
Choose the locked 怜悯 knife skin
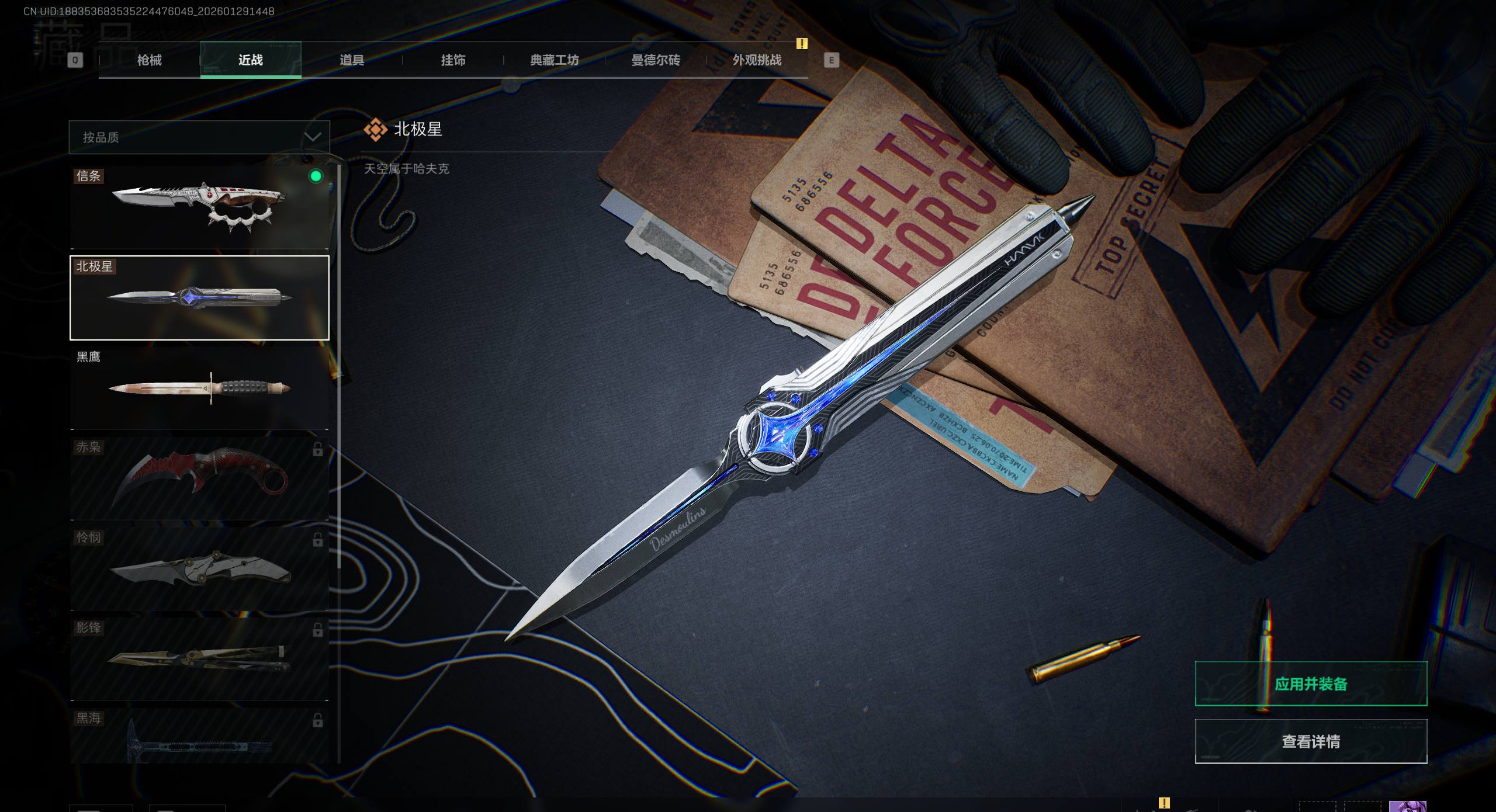pyautogui.click(x=199, y=569)
